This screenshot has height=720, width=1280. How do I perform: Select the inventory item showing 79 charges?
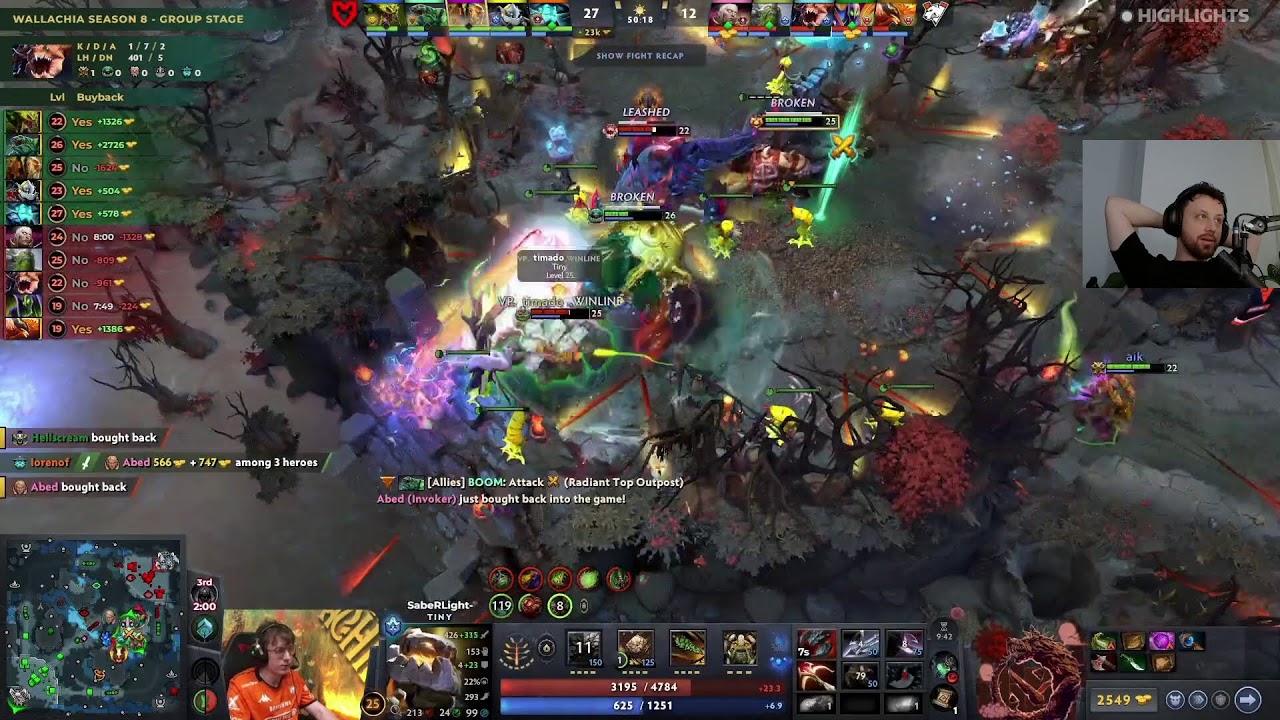click(x=860, y=677)
